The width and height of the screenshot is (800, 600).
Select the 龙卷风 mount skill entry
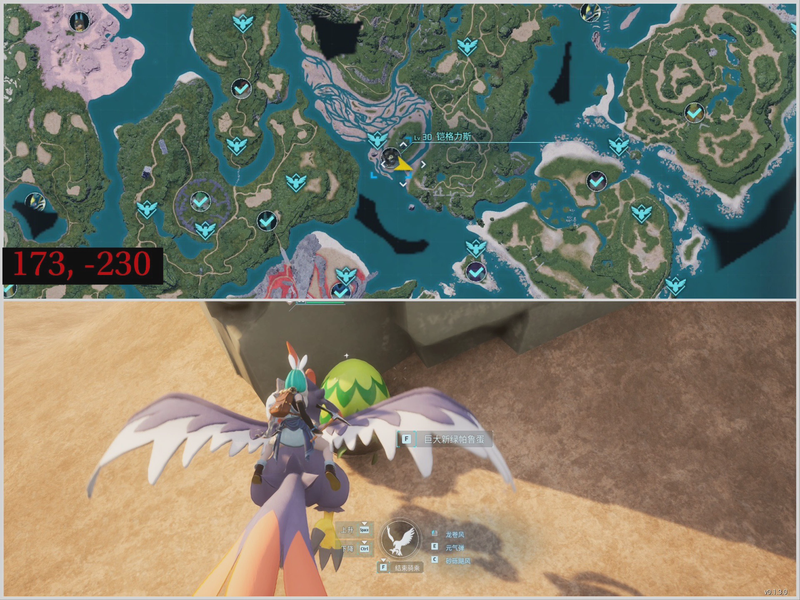[455, 534]
